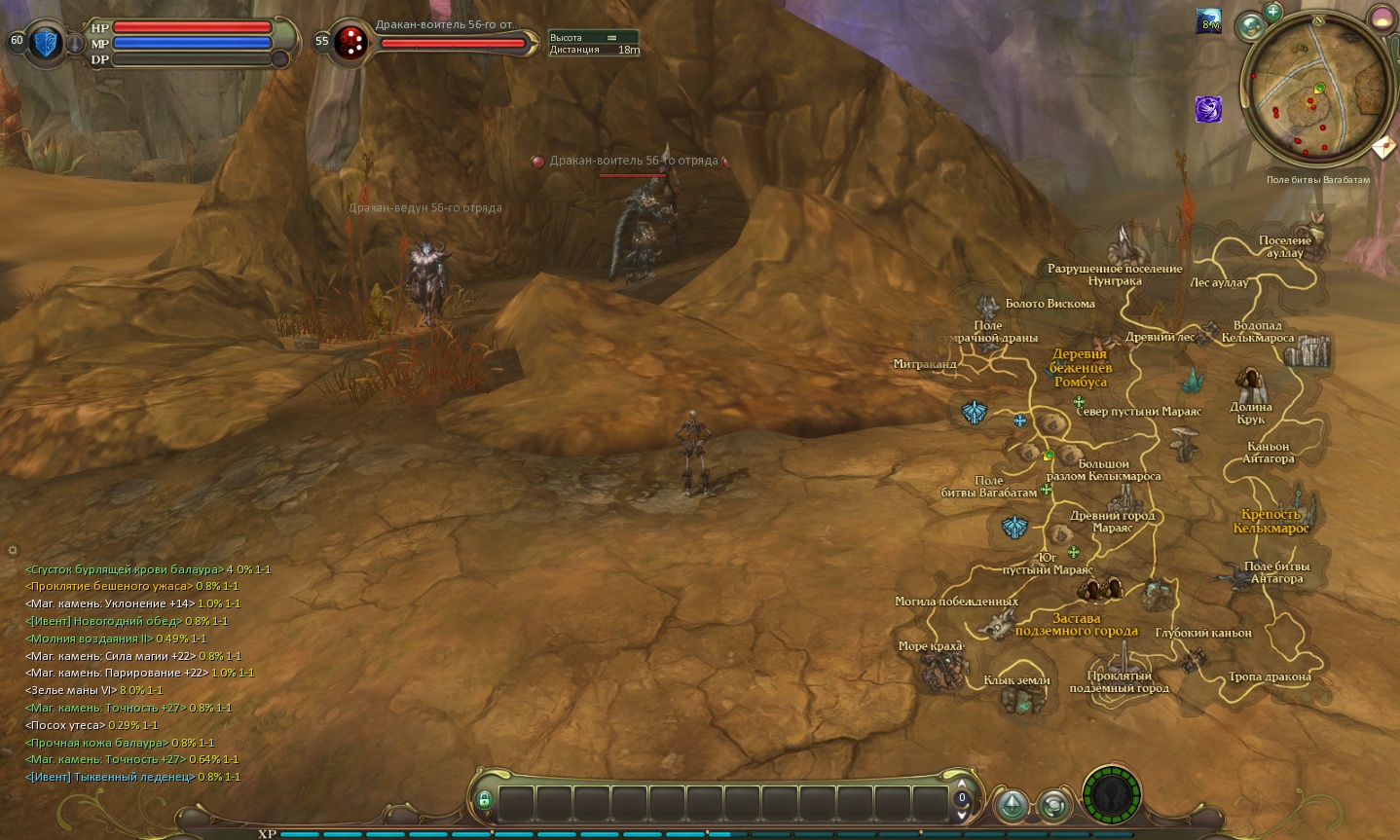Select the targeted enemy's red portrait
The image size is (1400, 840).
click(x=350, y=43)
